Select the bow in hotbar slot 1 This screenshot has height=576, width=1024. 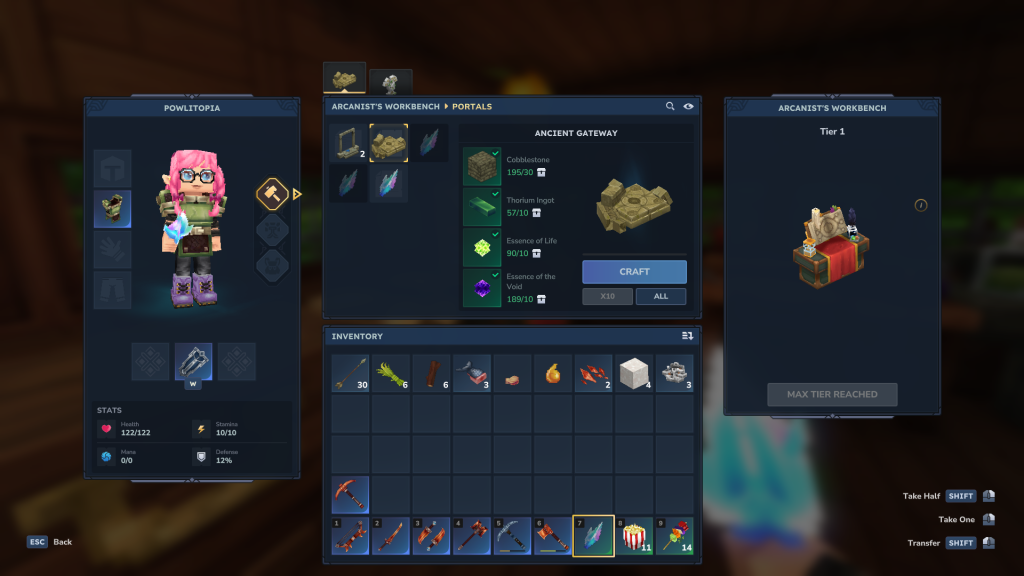(350, 536)
